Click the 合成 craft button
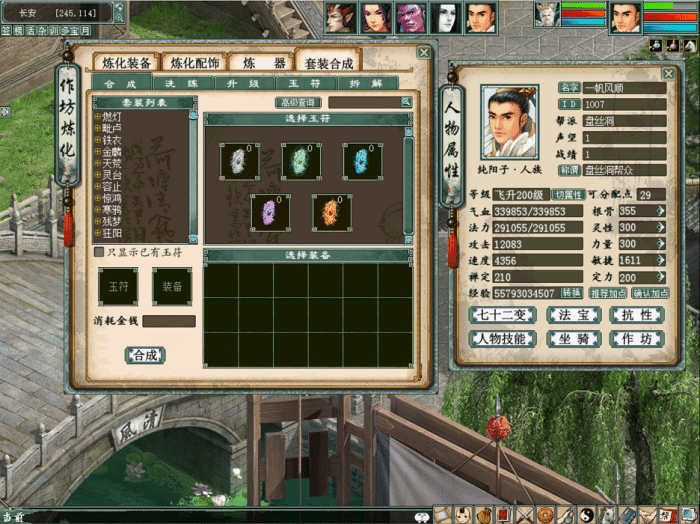The image size is (700, 524). [144, 355]
